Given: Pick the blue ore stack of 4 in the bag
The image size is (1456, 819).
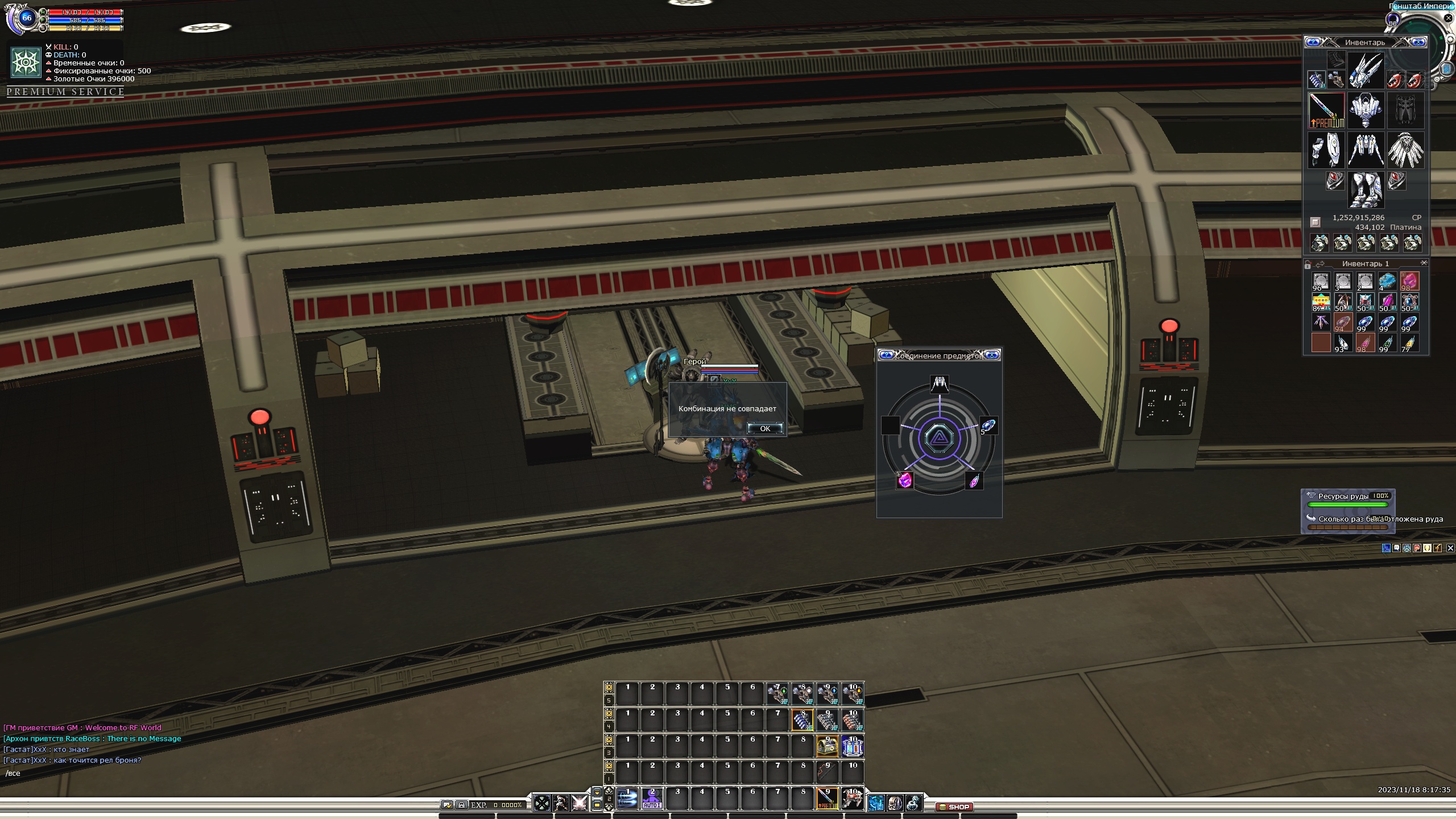Looking at the screenshot, I should pos(1387,281).
